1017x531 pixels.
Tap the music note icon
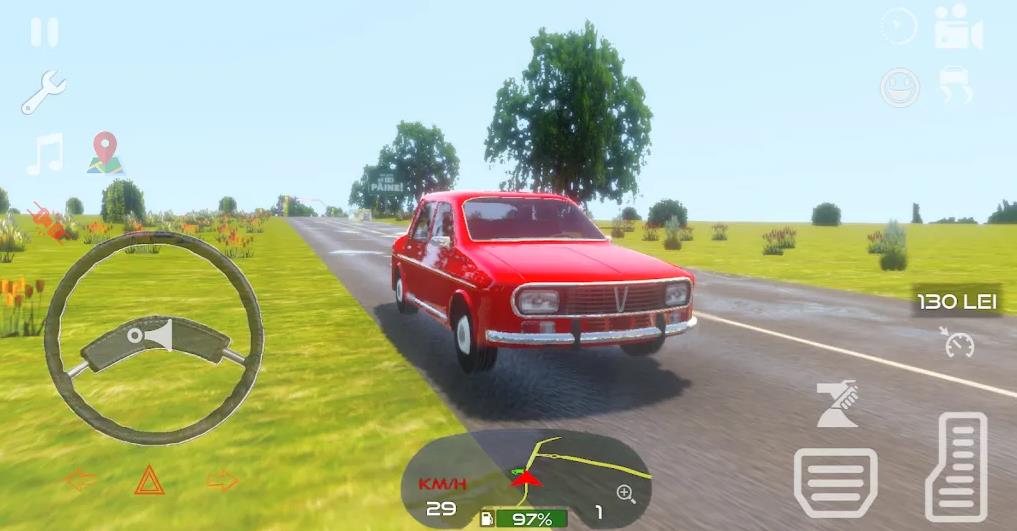tap(45, 153)
